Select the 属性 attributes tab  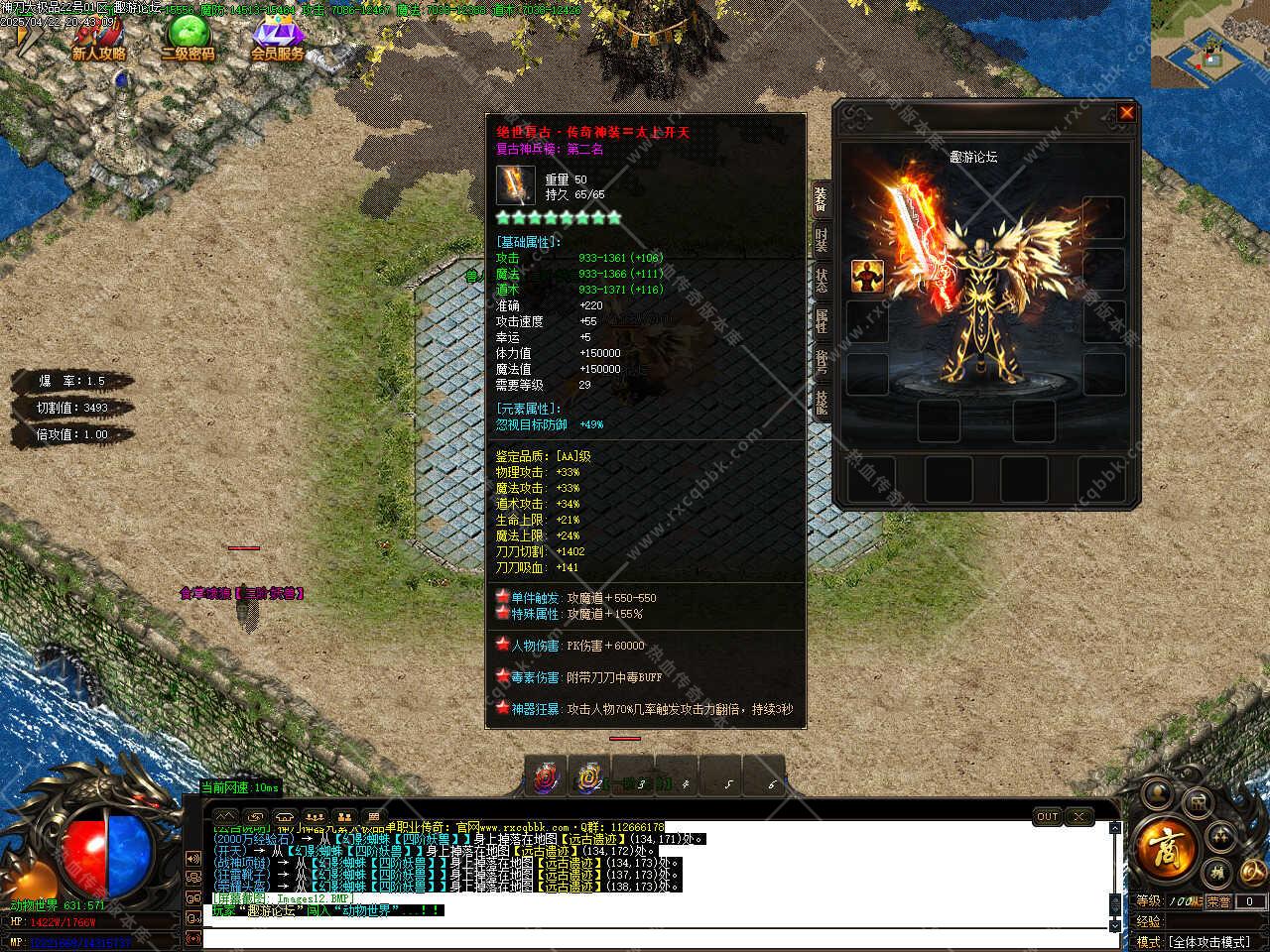[x=822, y=320]
